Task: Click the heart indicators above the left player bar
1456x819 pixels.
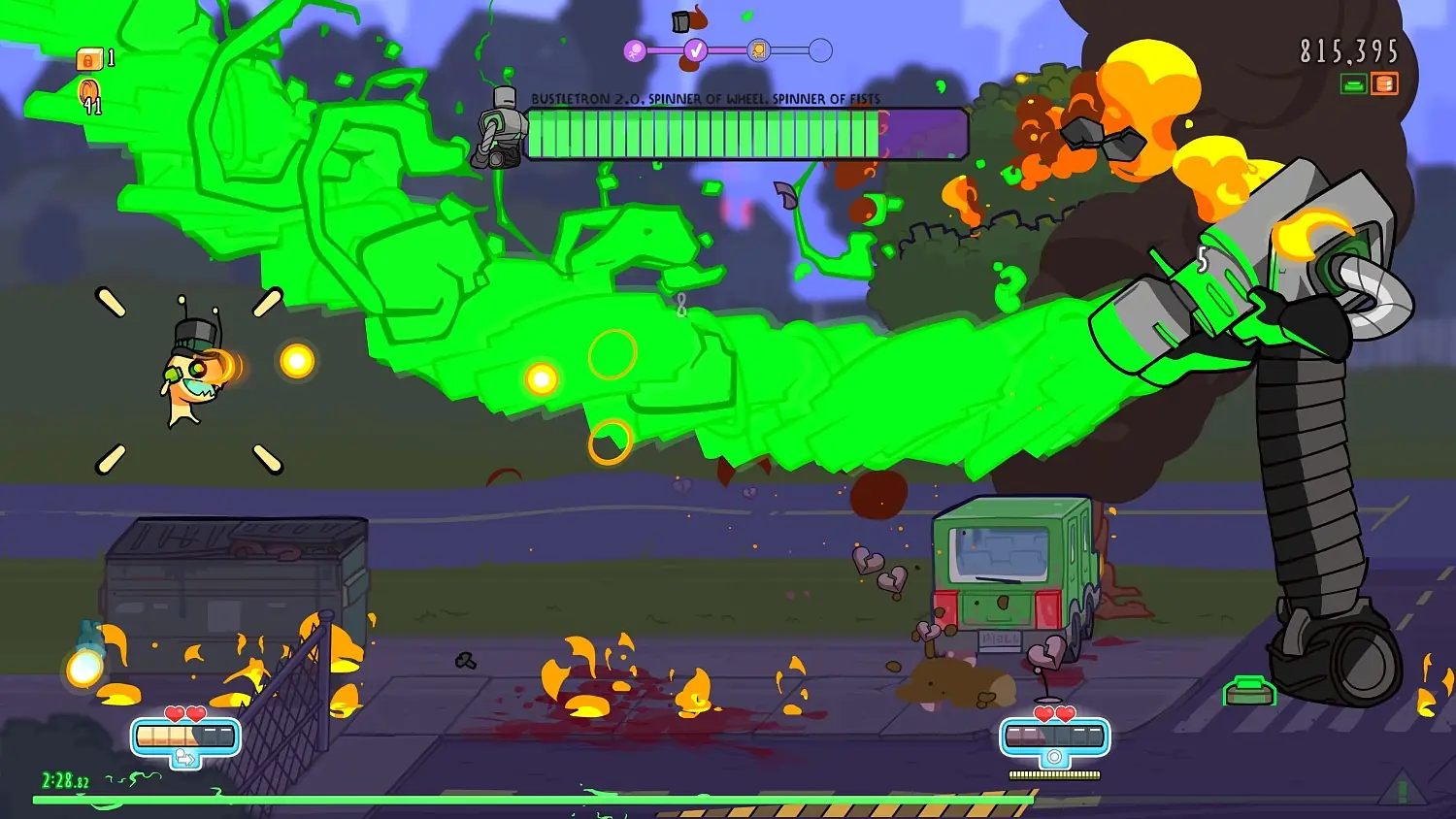Action: click(184, 714)
